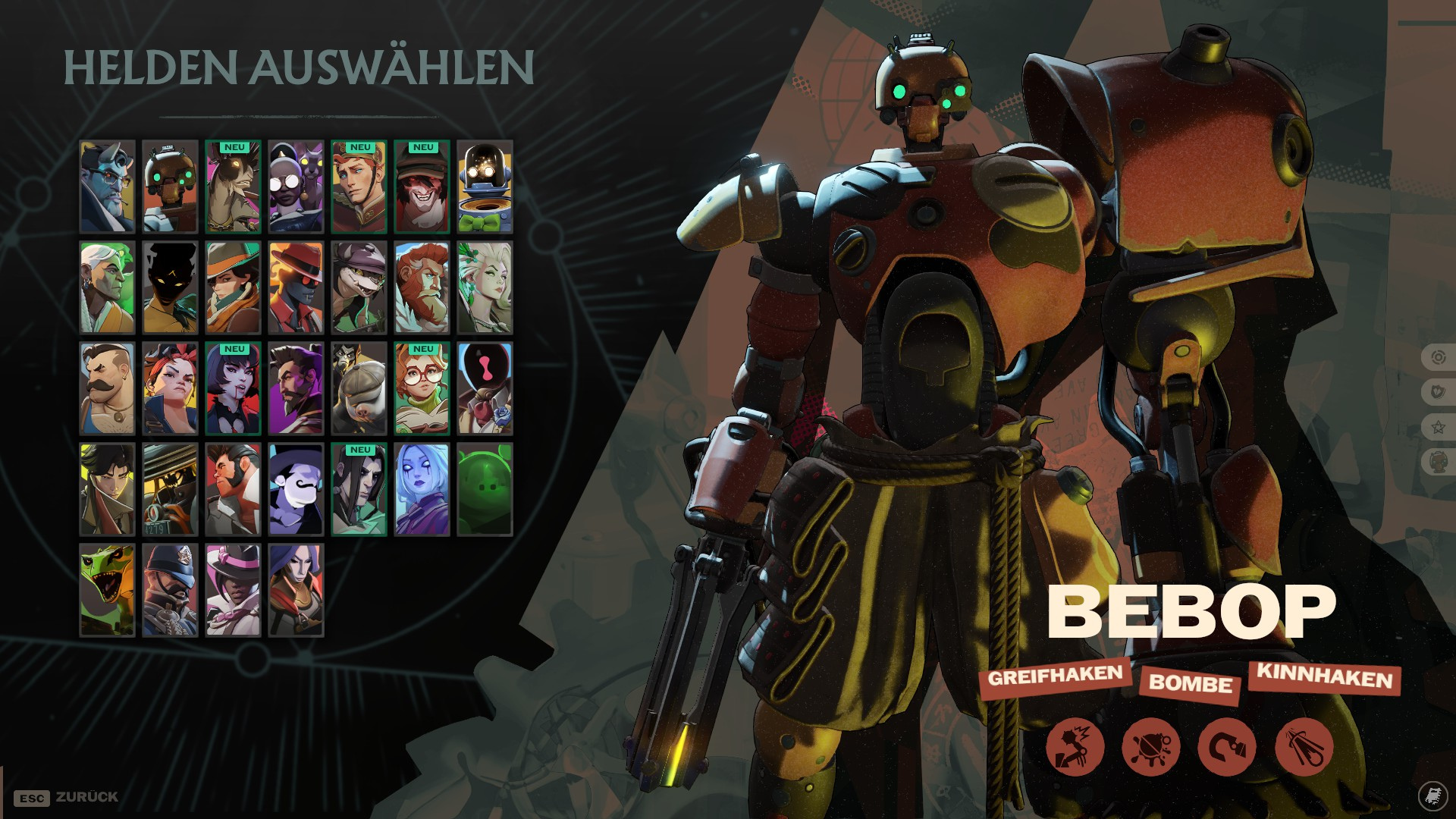Image resolution: width=1456 pixels, height=819 pixels.
Task: Select the blue ghostly woman hero
Action: (x=422, y=489)
